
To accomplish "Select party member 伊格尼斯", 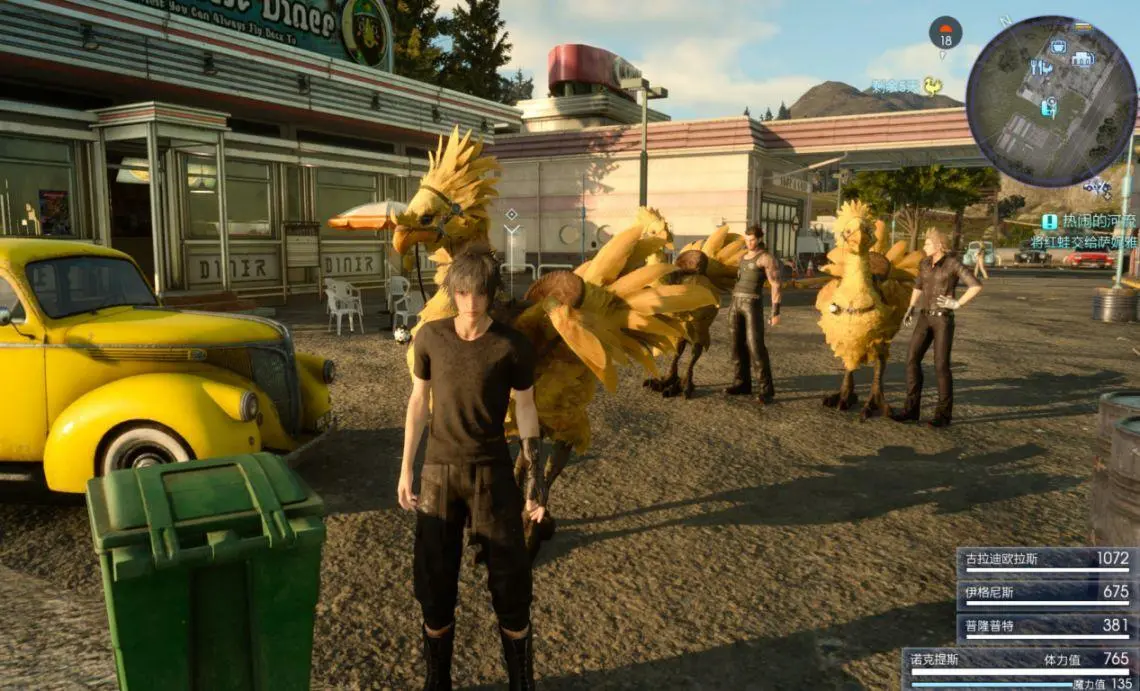I will pos(1046,594).
